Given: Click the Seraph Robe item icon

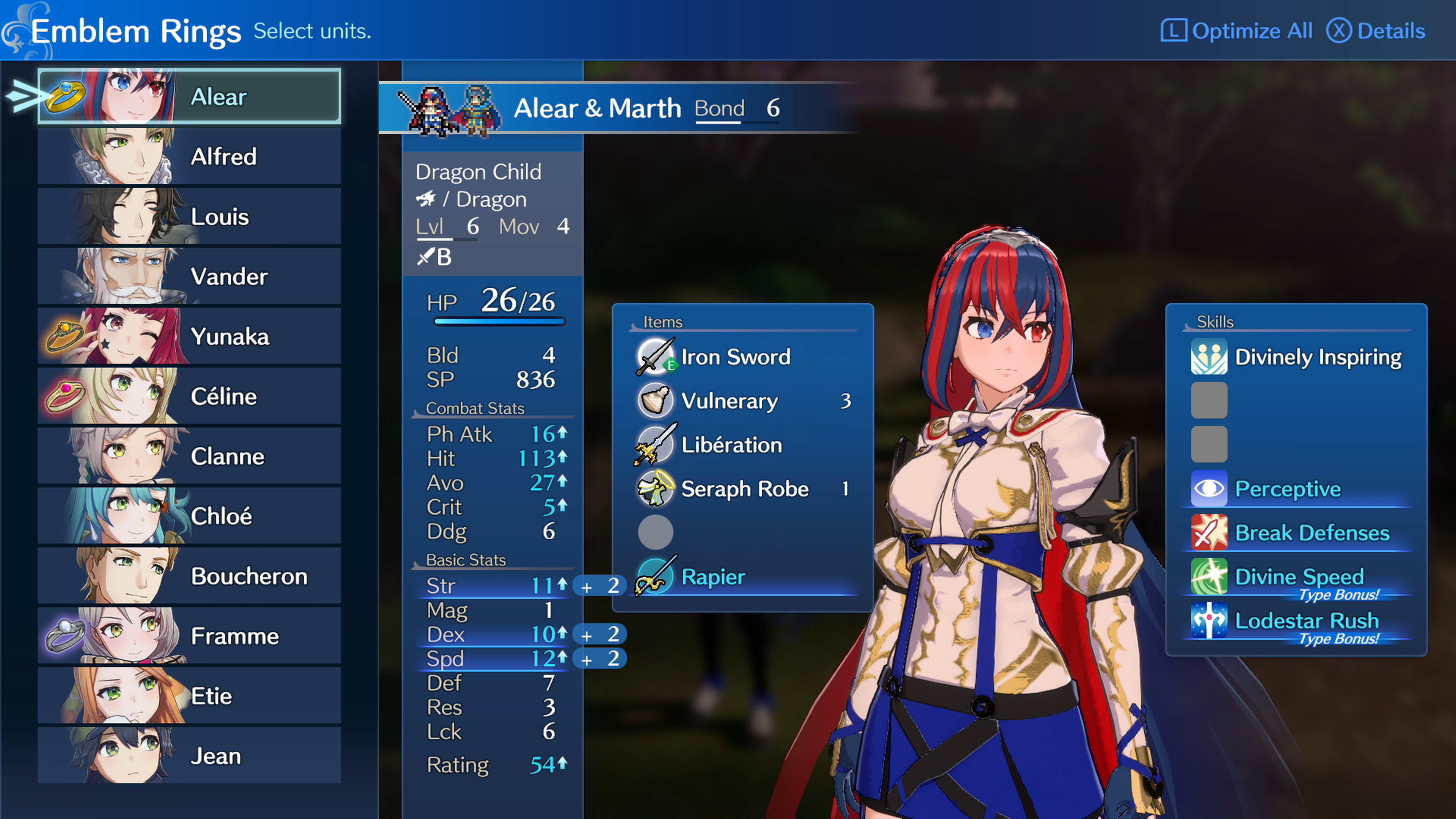Looking at the screenshot, I should coord(656,489).
